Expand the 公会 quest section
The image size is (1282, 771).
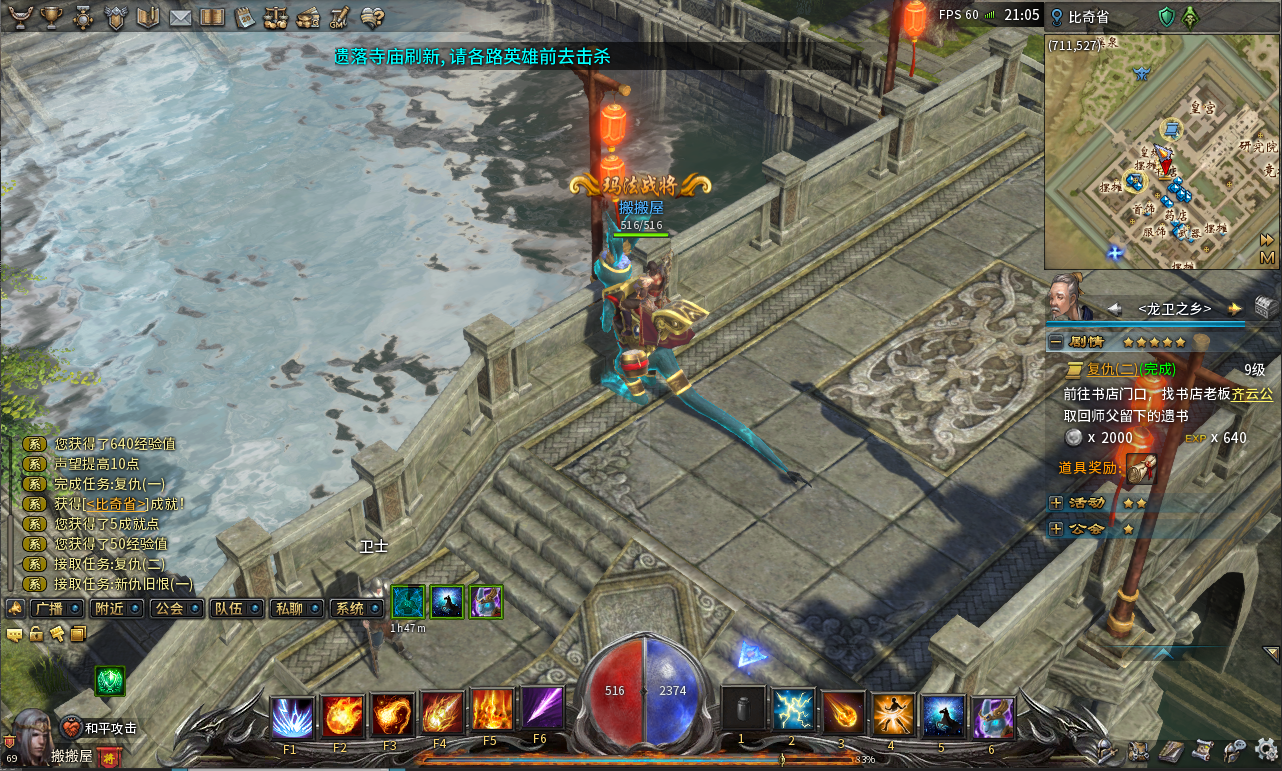(1056, 528)
